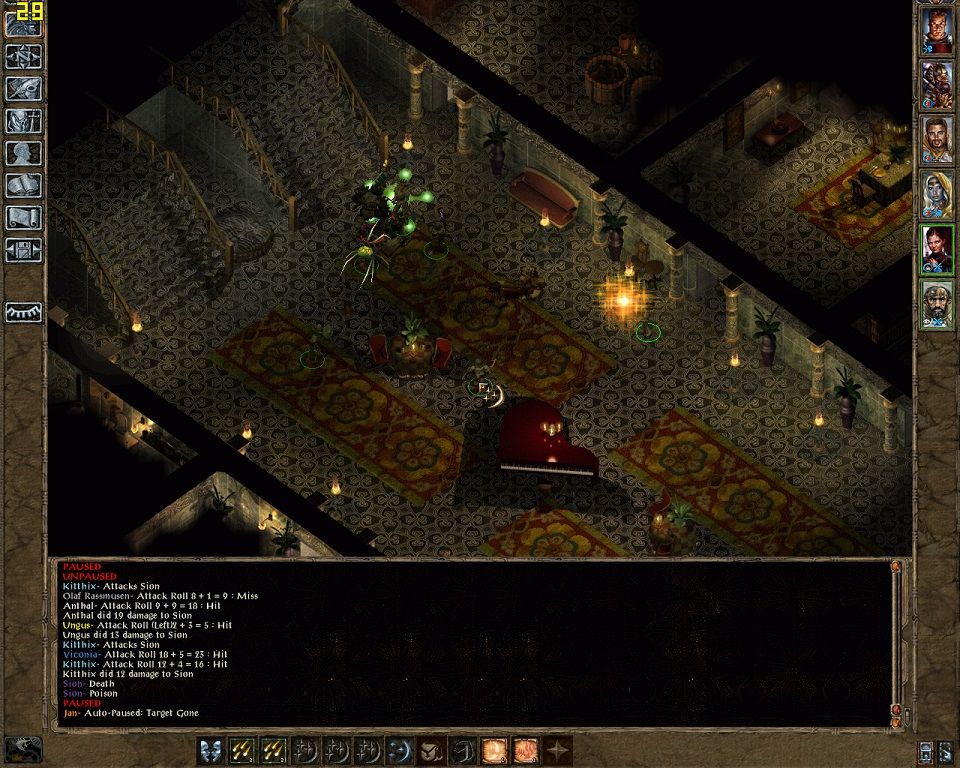960x768 pixels.
Task: Open the character record screen
Action: point(23,153)
